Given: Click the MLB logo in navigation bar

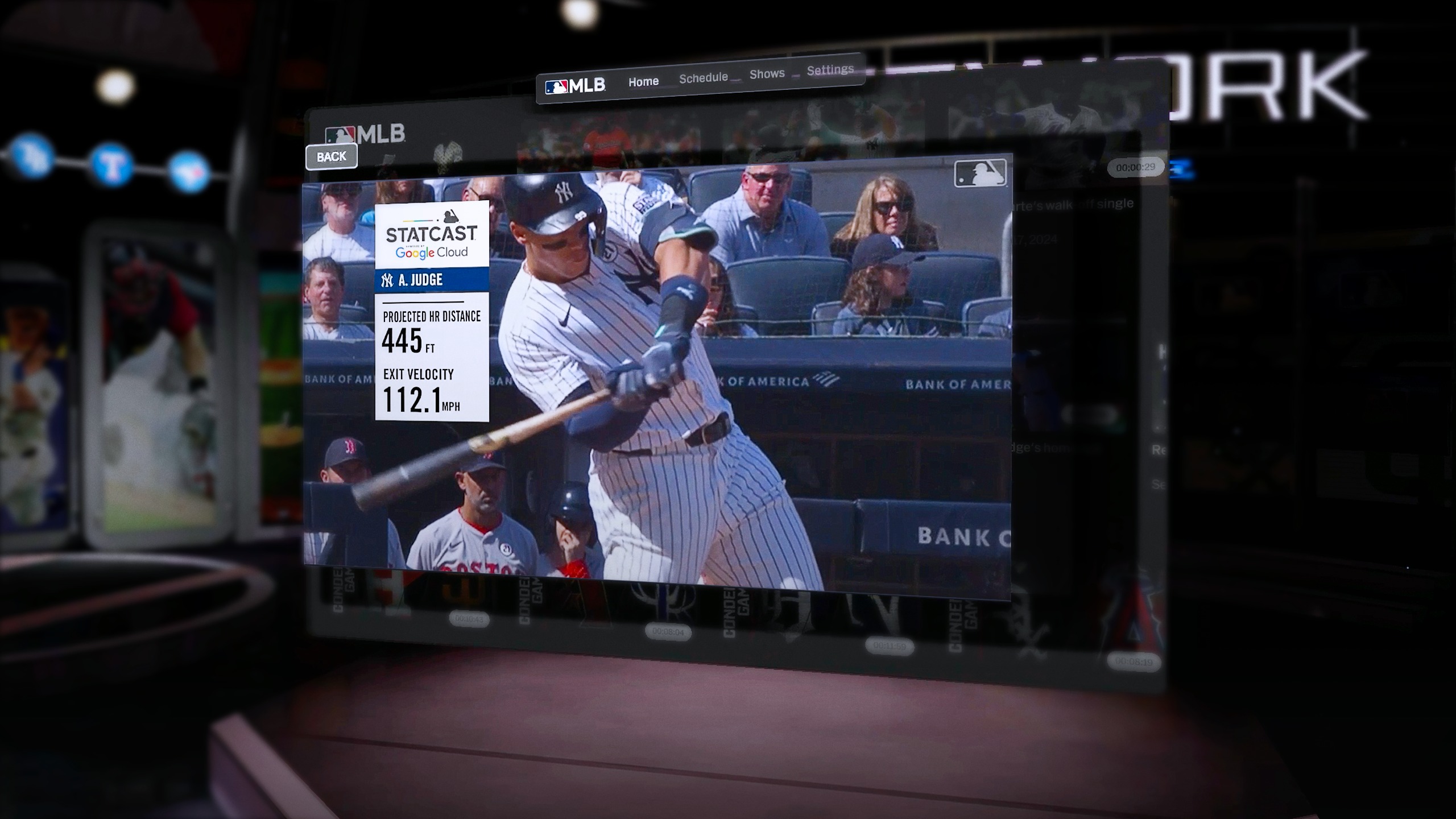Looking at the screenshot, I should tap(575, 86).
